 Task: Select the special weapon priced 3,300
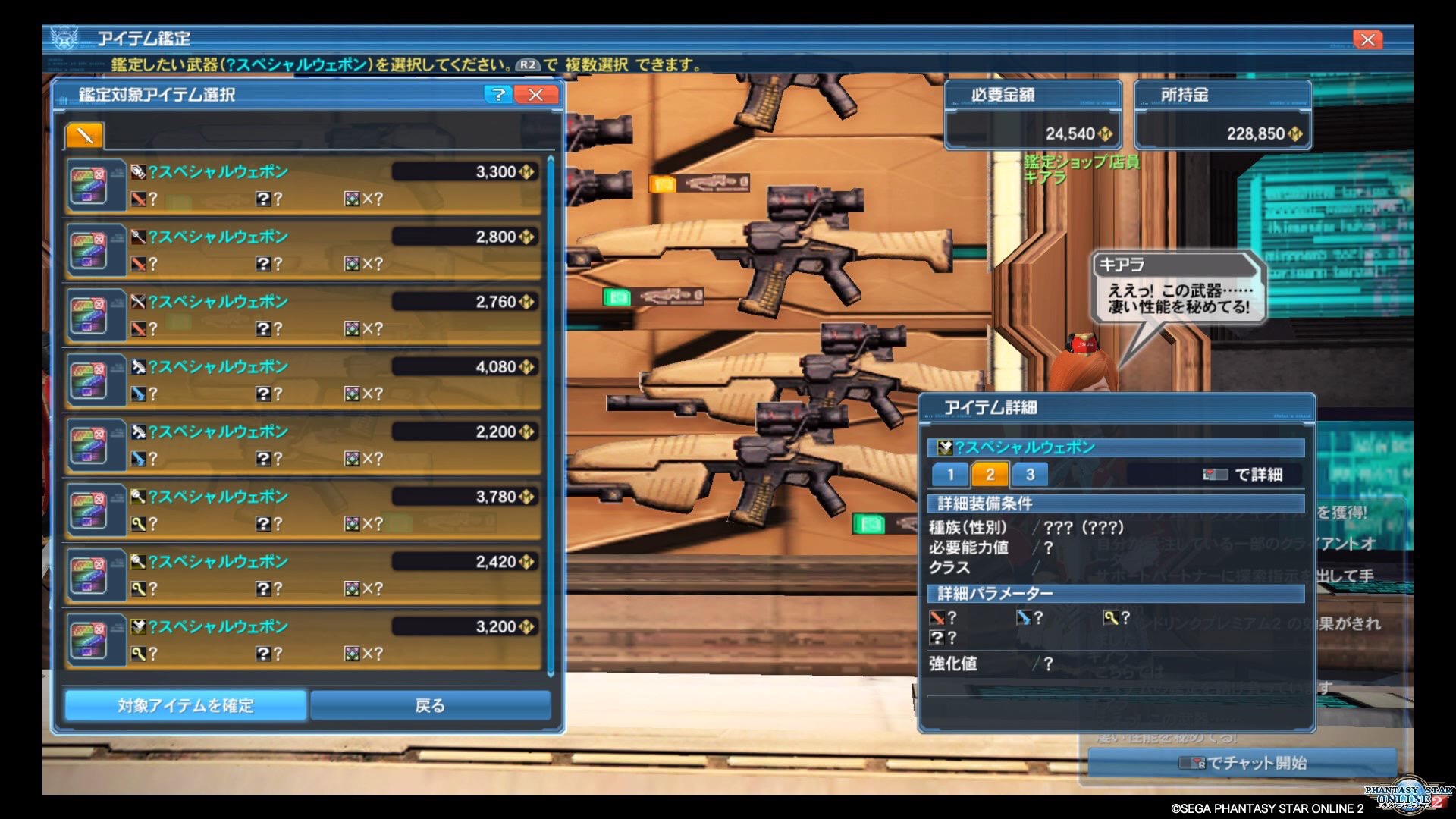coord(303,184)
